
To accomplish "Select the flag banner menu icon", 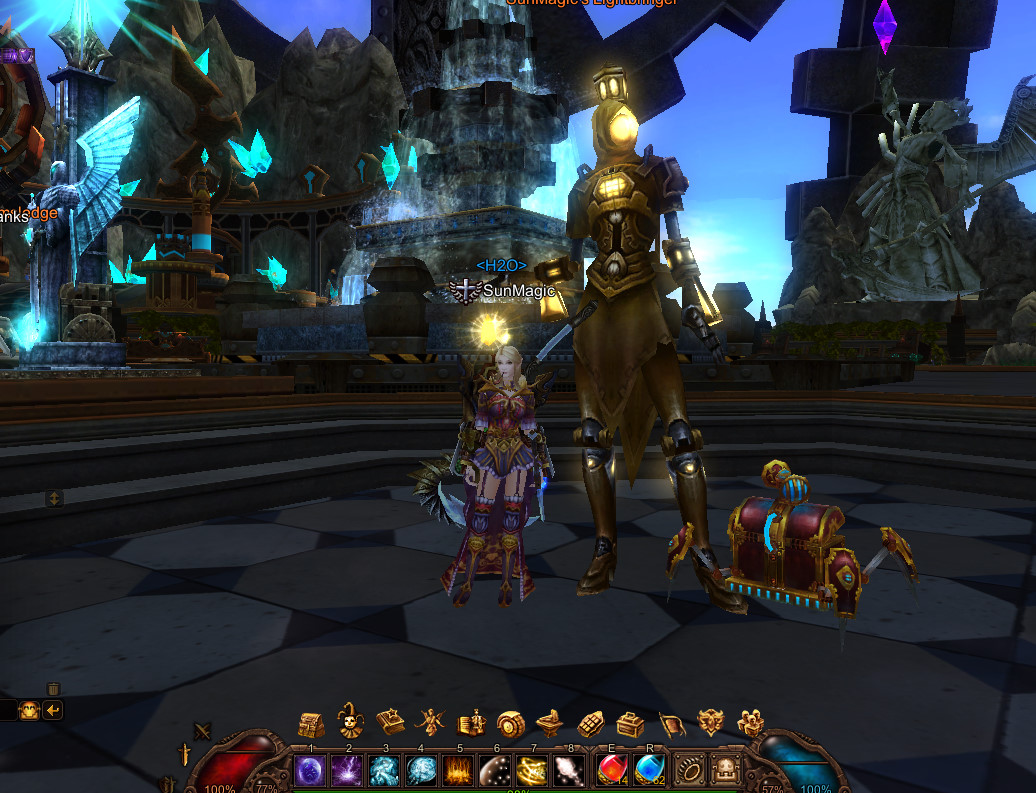I will coord(671,722).
